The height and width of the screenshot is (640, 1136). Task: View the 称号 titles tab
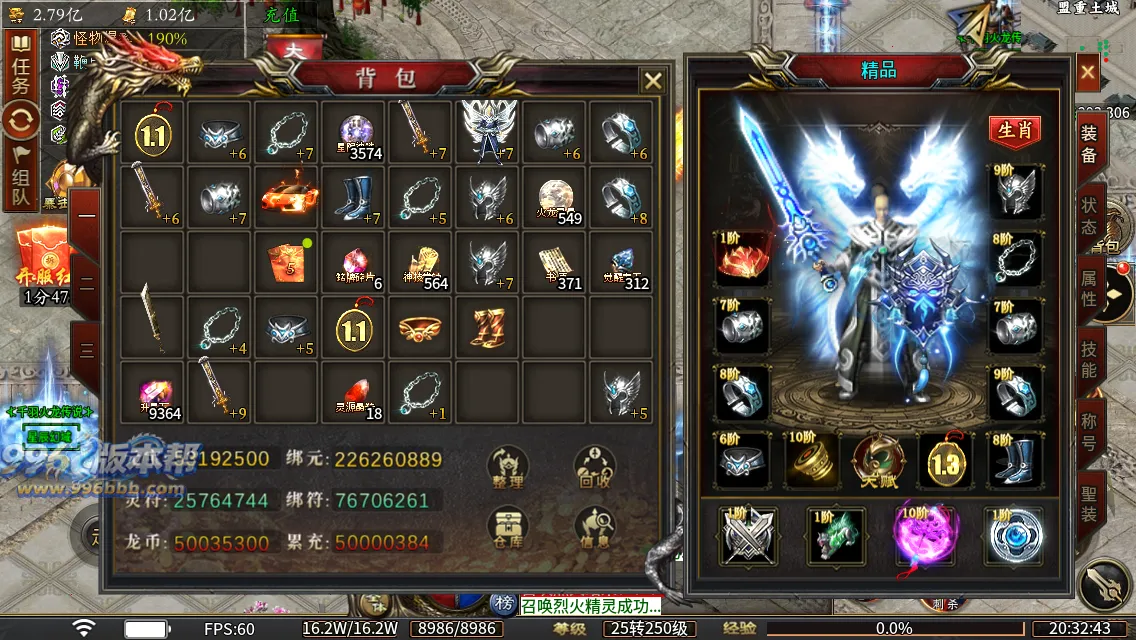[1088, 431]
